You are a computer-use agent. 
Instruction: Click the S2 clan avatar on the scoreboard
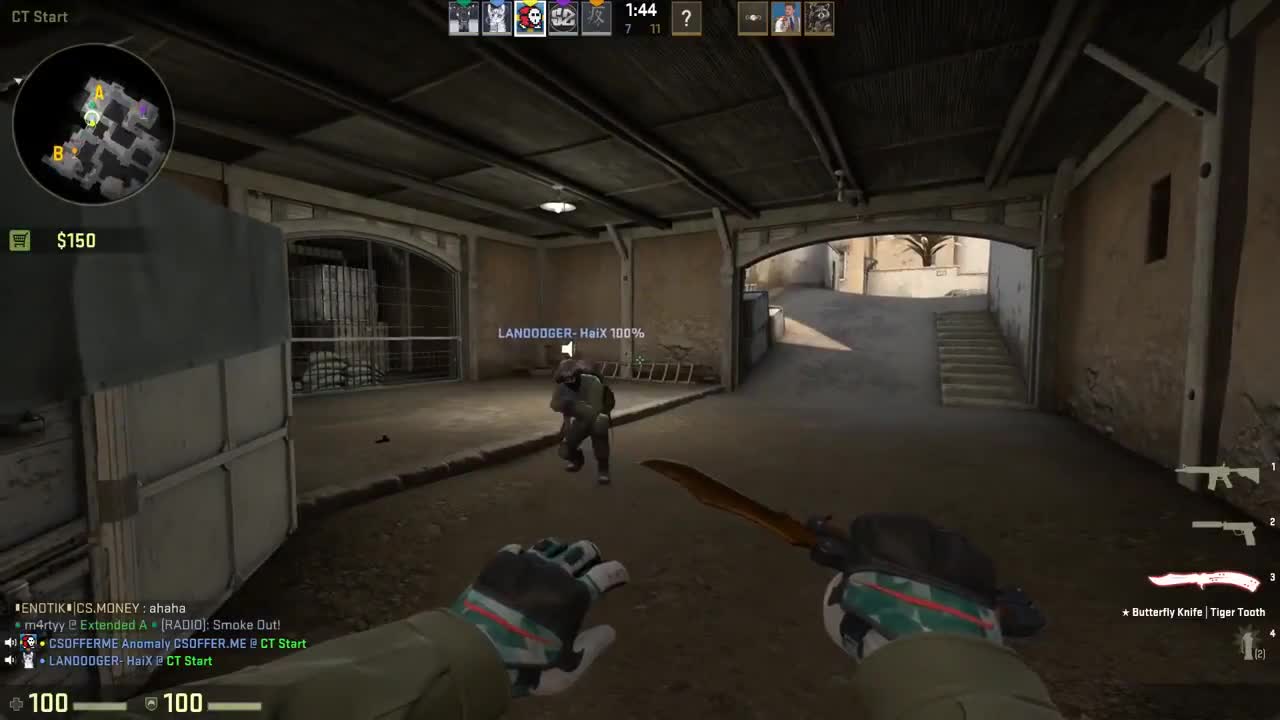pyautogui.click(x=563, y=18)
